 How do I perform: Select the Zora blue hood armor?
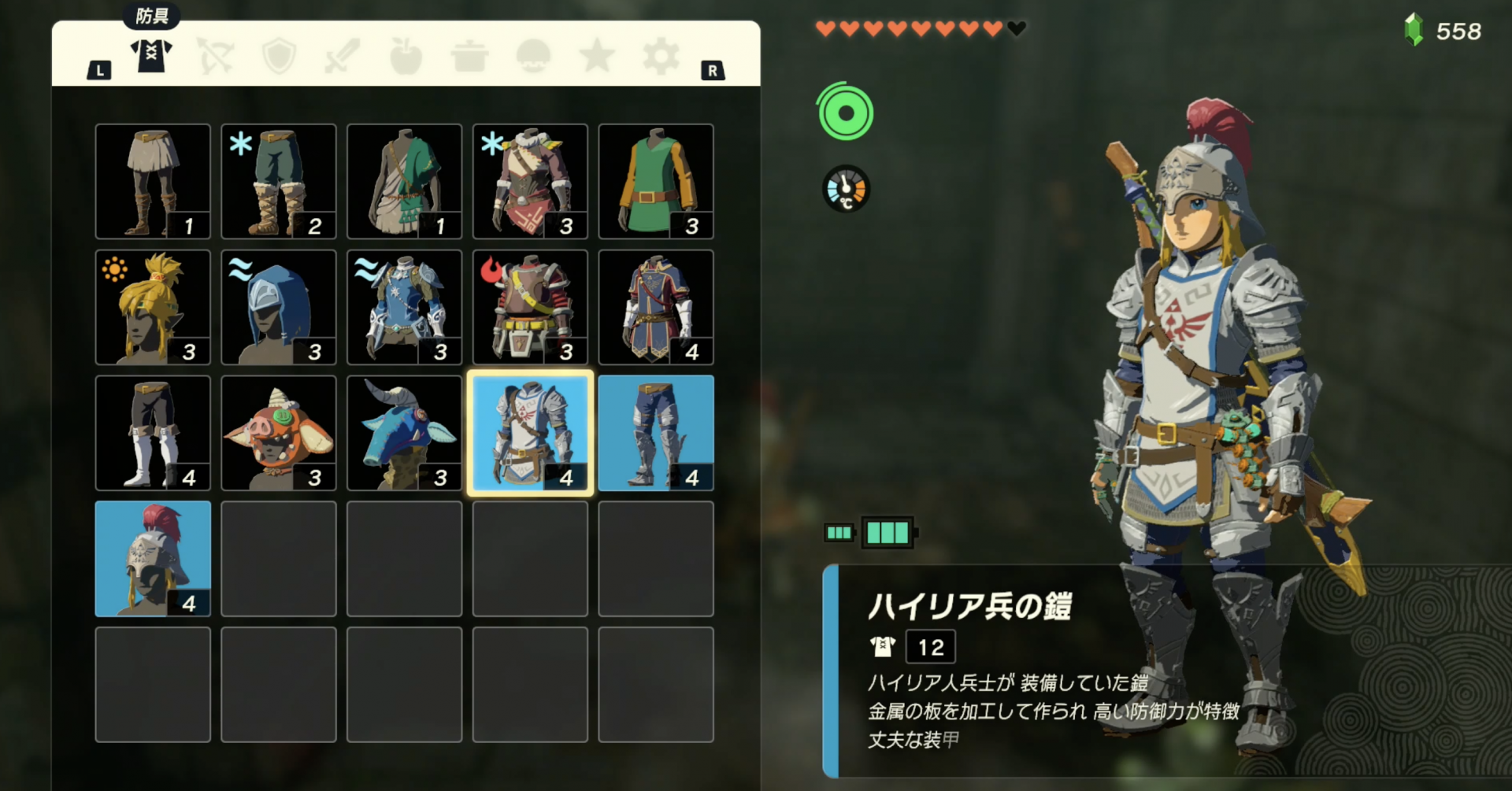click(278, 307)
